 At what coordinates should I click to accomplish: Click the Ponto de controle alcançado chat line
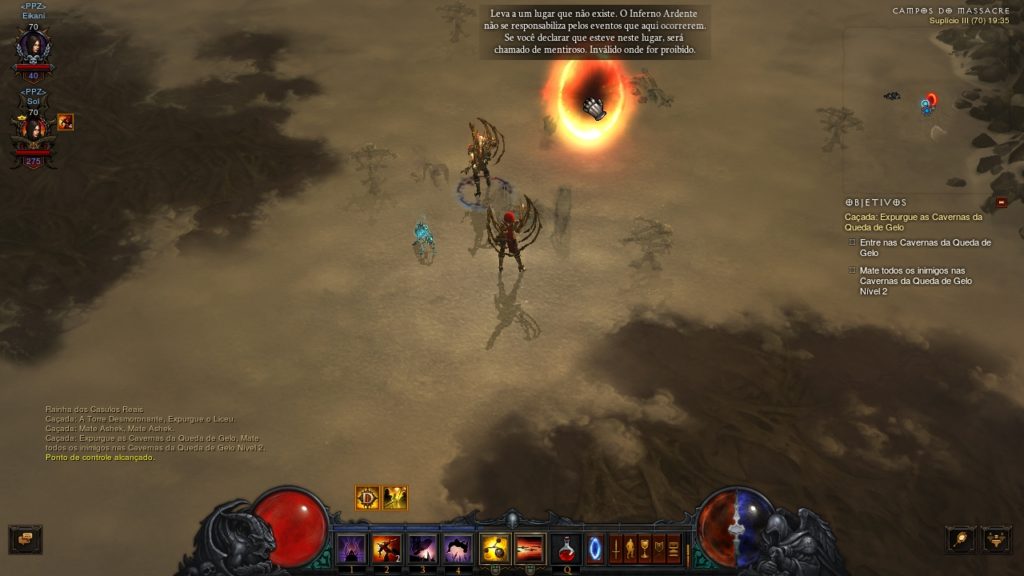pyautogui.click(x=100, y=457)
